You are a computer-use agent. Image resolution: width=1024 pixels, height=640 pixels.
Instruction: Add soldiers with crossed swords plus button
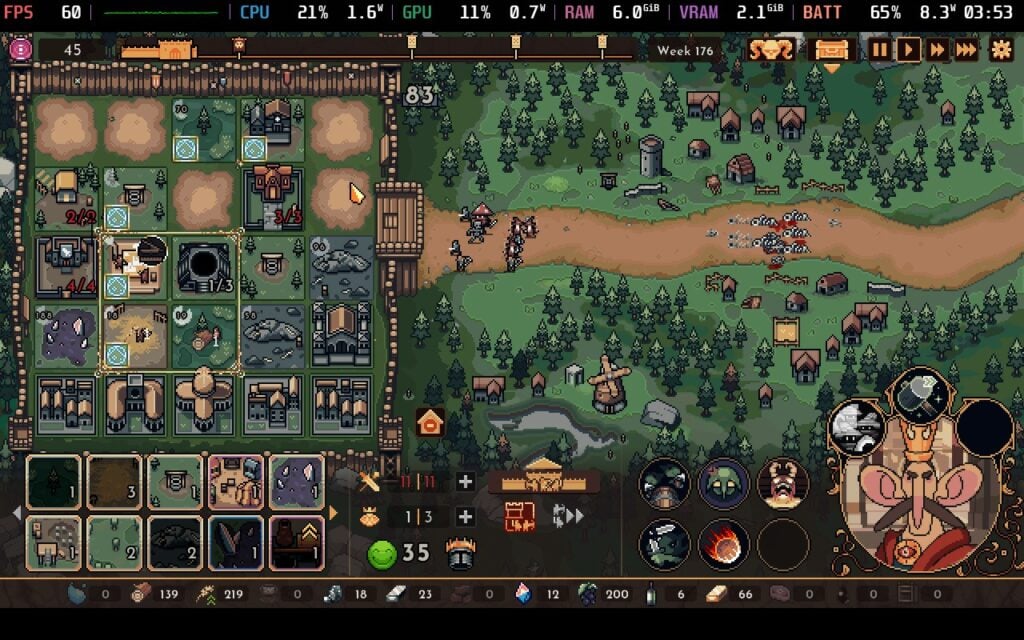coord(465,482)
